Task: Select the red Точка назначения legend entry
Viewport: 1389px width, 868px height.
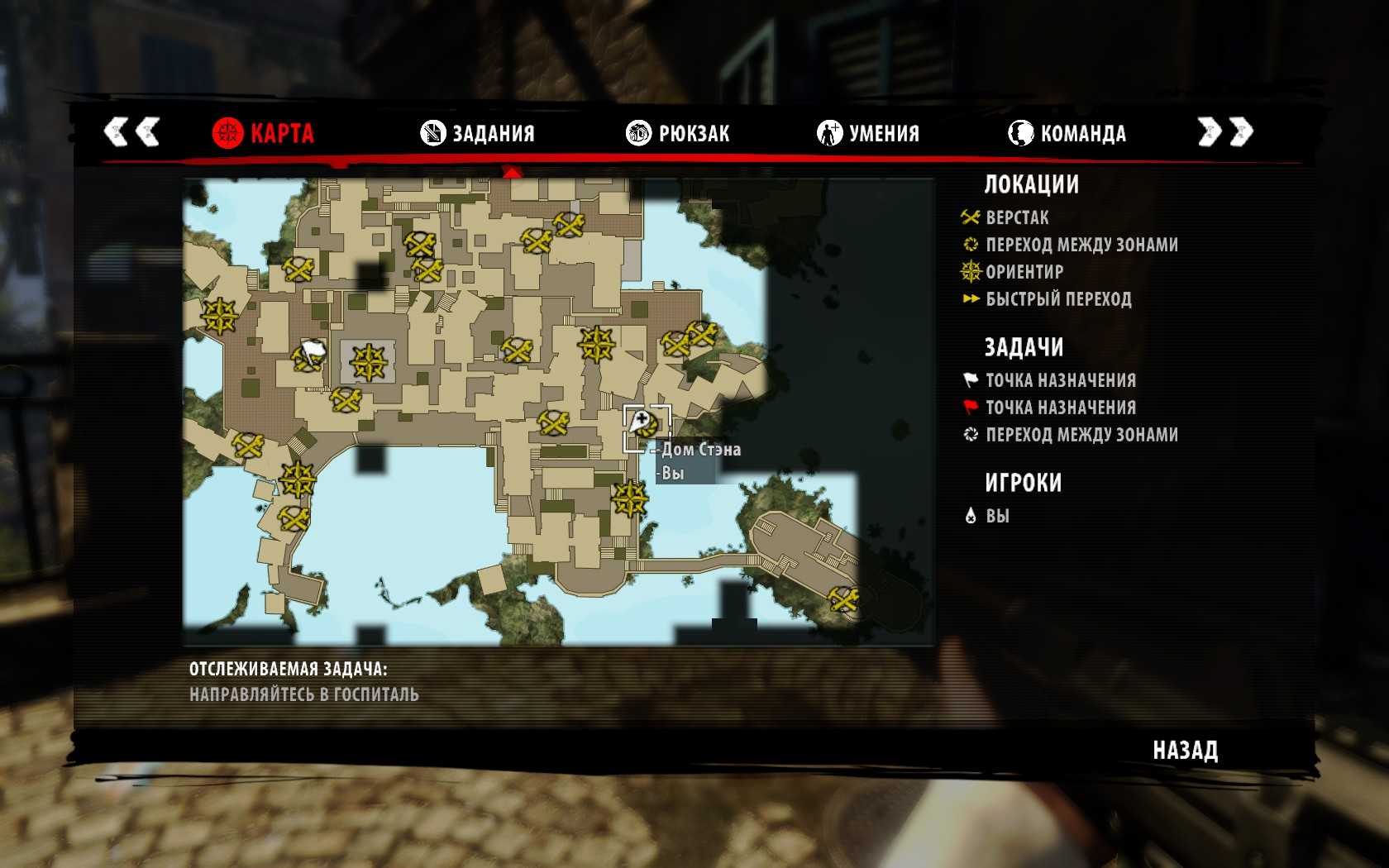Action: 1060,408
